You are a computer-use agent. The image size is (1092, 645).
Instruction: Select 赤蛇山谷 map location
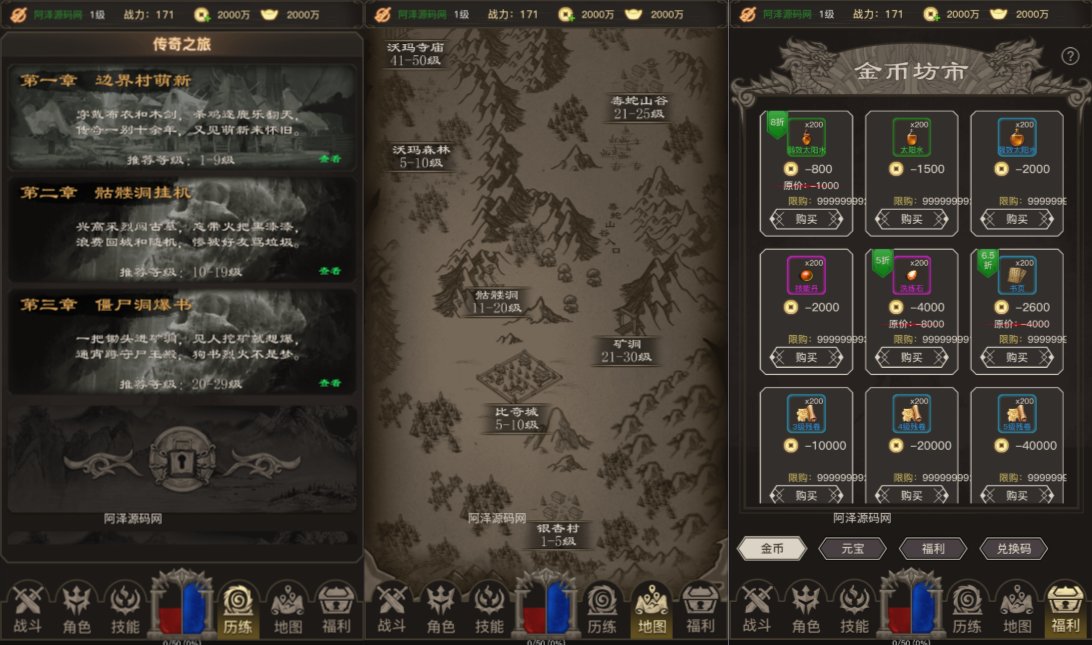pyautogui.click(x=639, y=107)
